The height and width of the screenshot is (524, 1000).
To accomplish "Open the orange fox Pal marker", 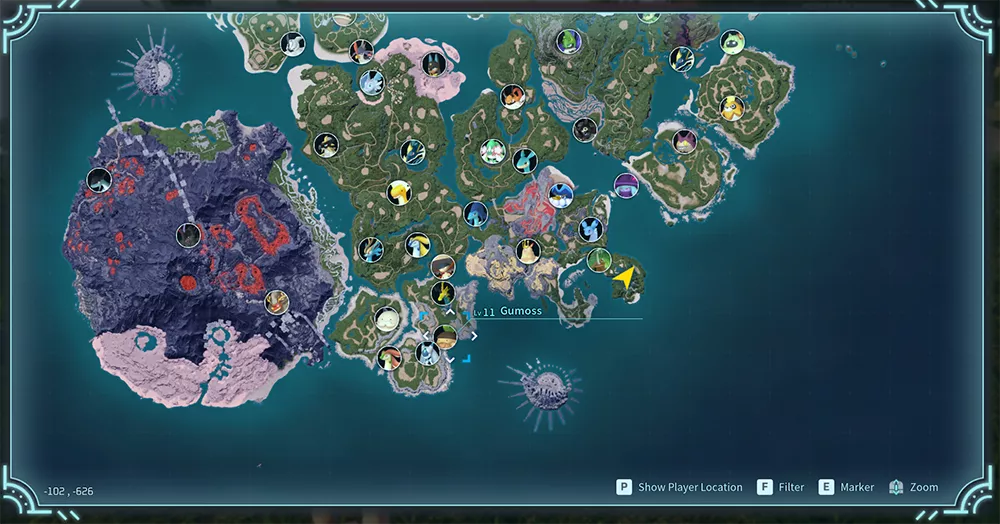I will [x=512, y=97].
